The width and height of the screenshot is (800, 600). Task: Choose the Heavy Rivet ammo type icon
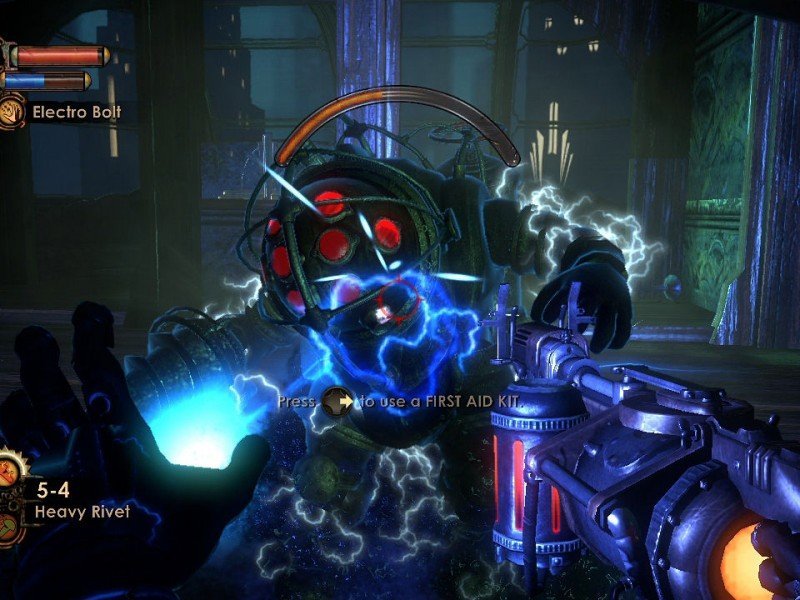[x=9, y=528]
